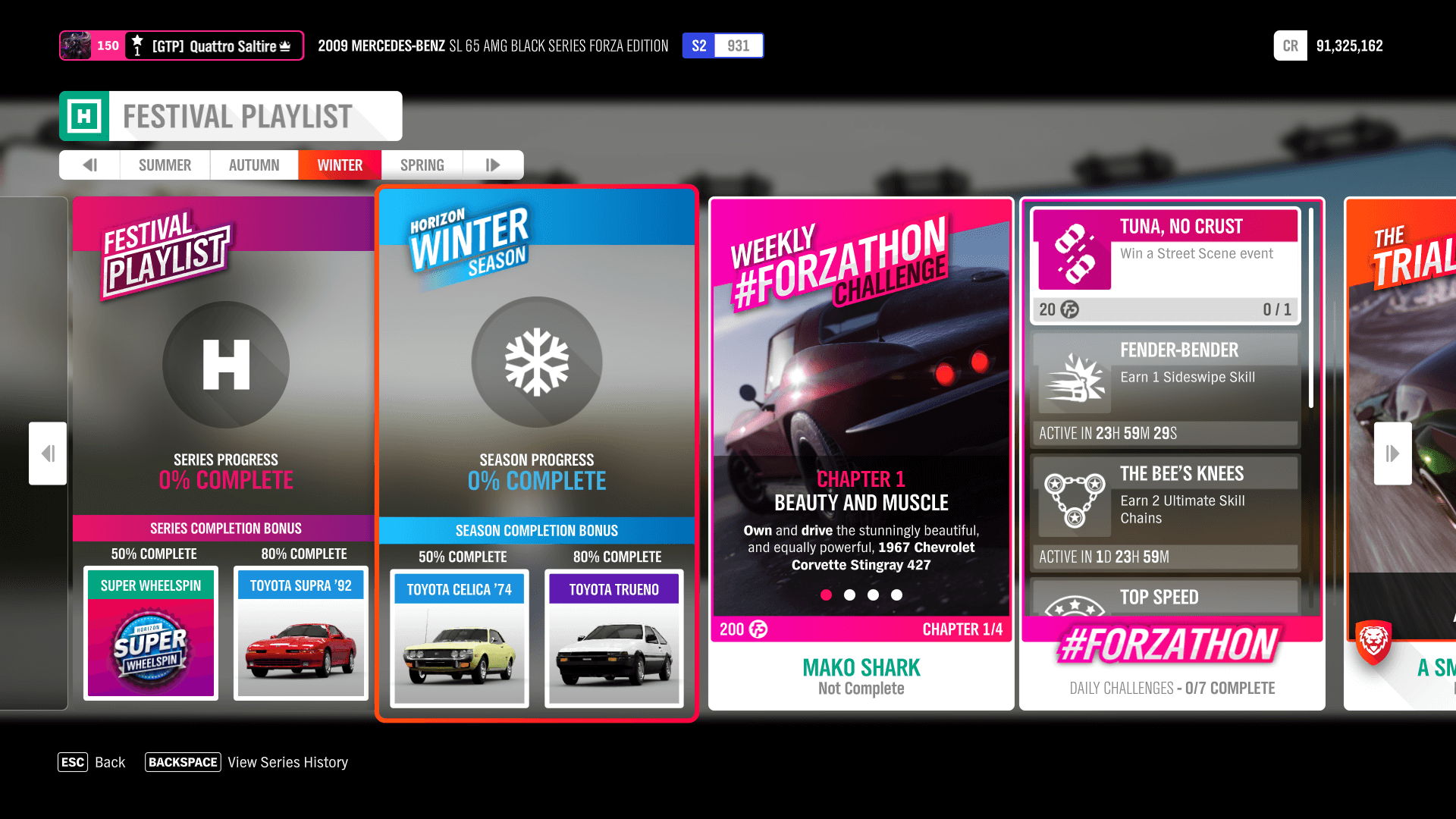
Task: Click the Festival Playlist Horizon H icon
Action: click(224, 365)
